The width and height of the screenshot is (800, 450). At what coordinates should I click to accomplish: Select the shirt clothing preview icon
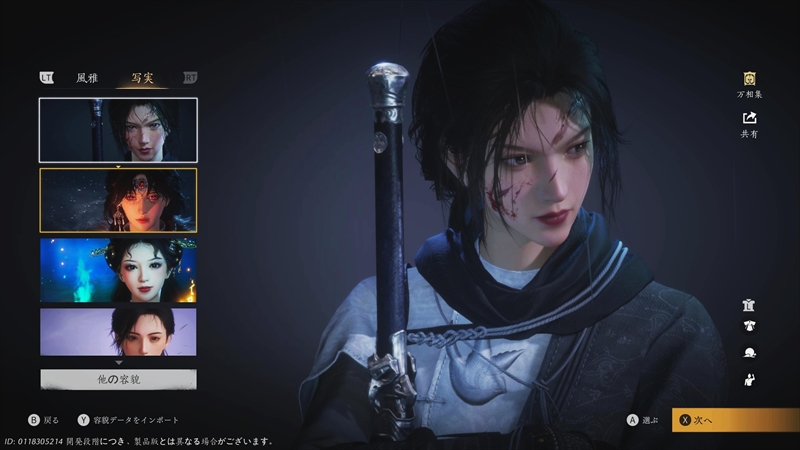[x=748, y=326]
